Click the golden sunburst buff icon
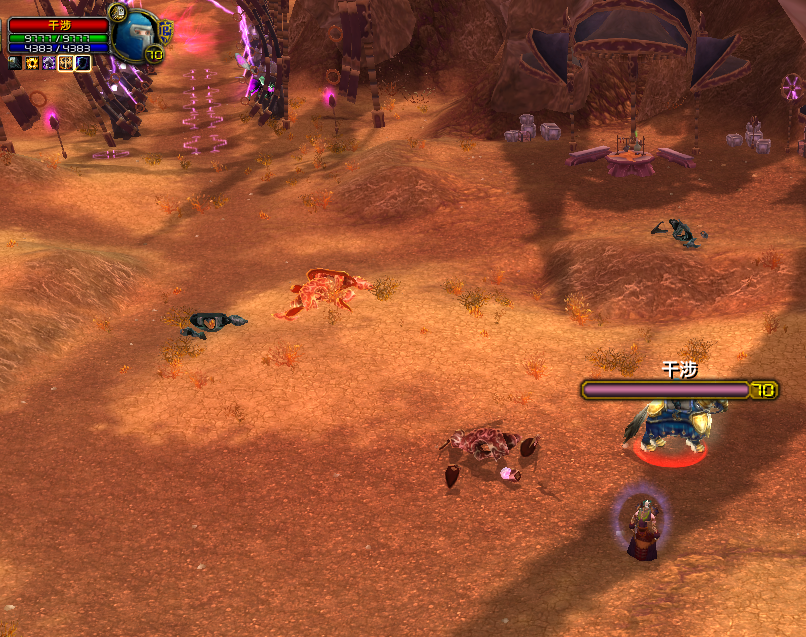Viewport: 806px width, 637px height. 31,63
